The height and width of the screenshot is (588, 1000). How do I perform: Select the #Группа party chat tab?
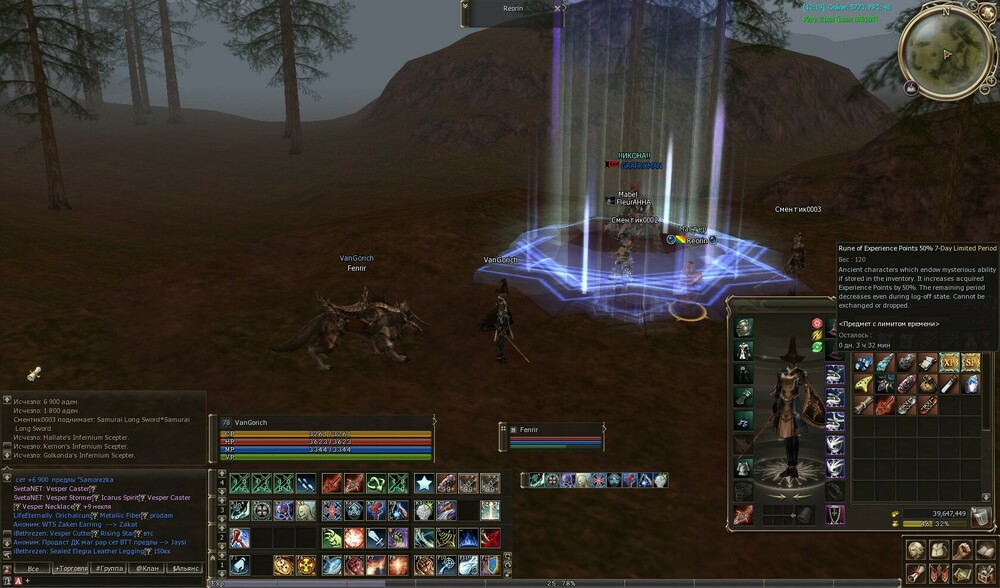click(x=108, y=568)
